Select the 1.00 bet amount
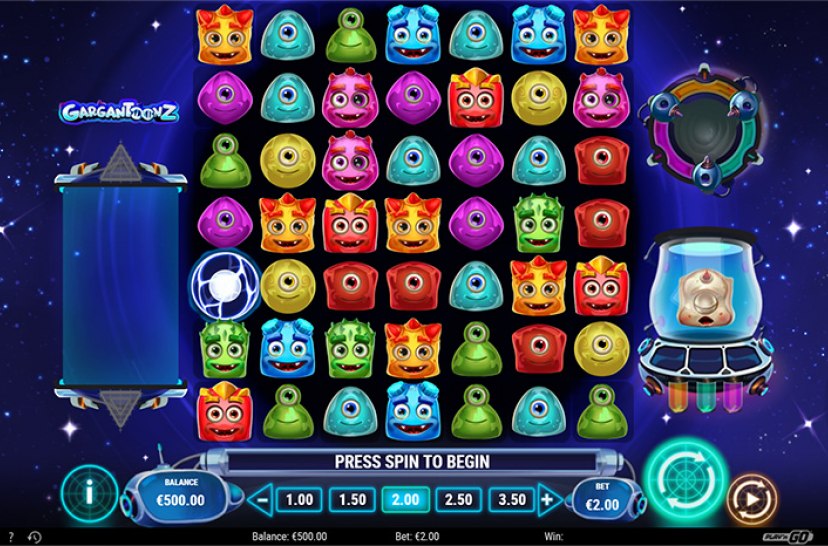The image size is (828, 546). click(x=299, y=498)
